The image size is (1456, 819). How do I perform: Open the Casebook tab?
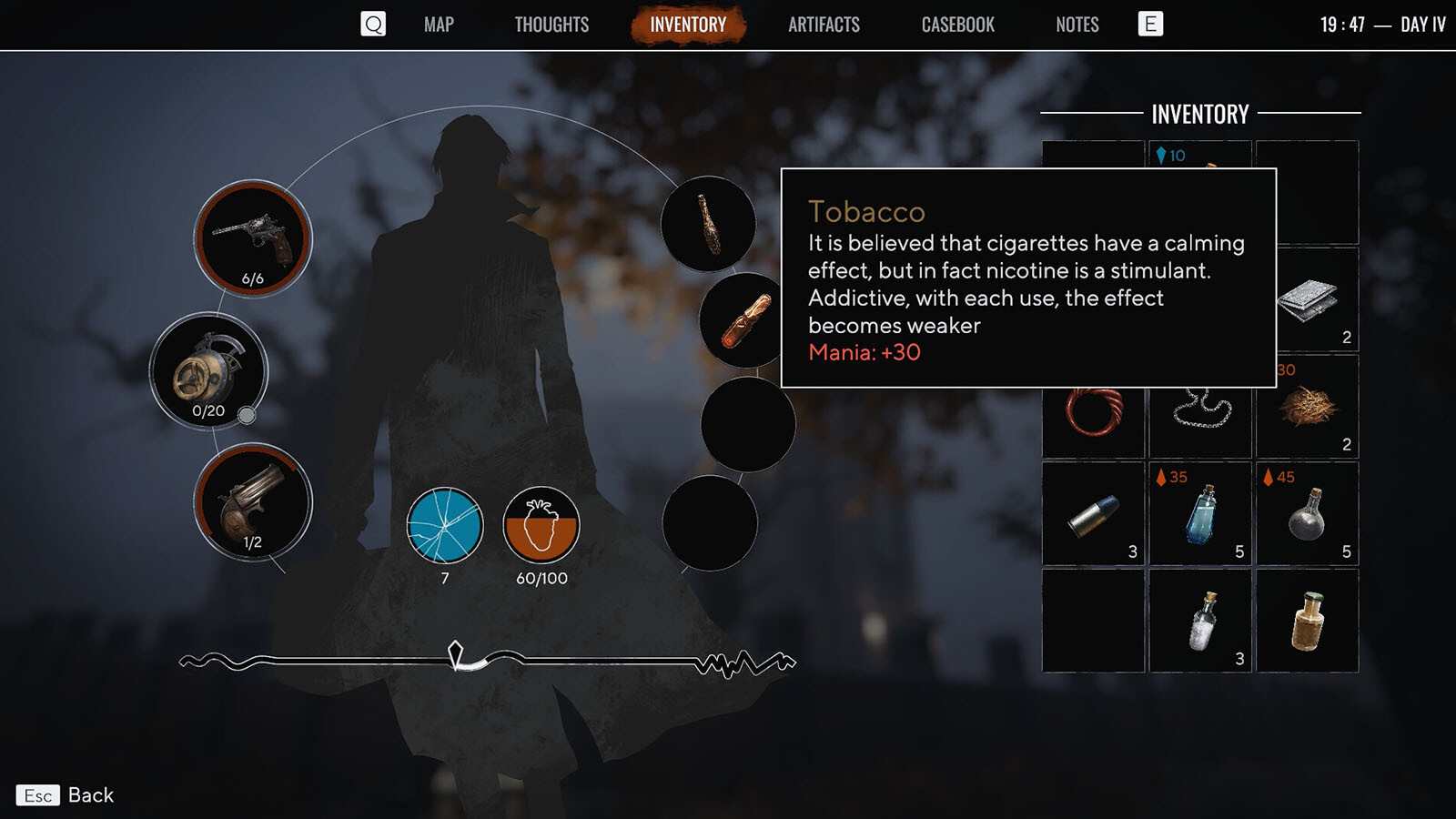pos(957,25)
